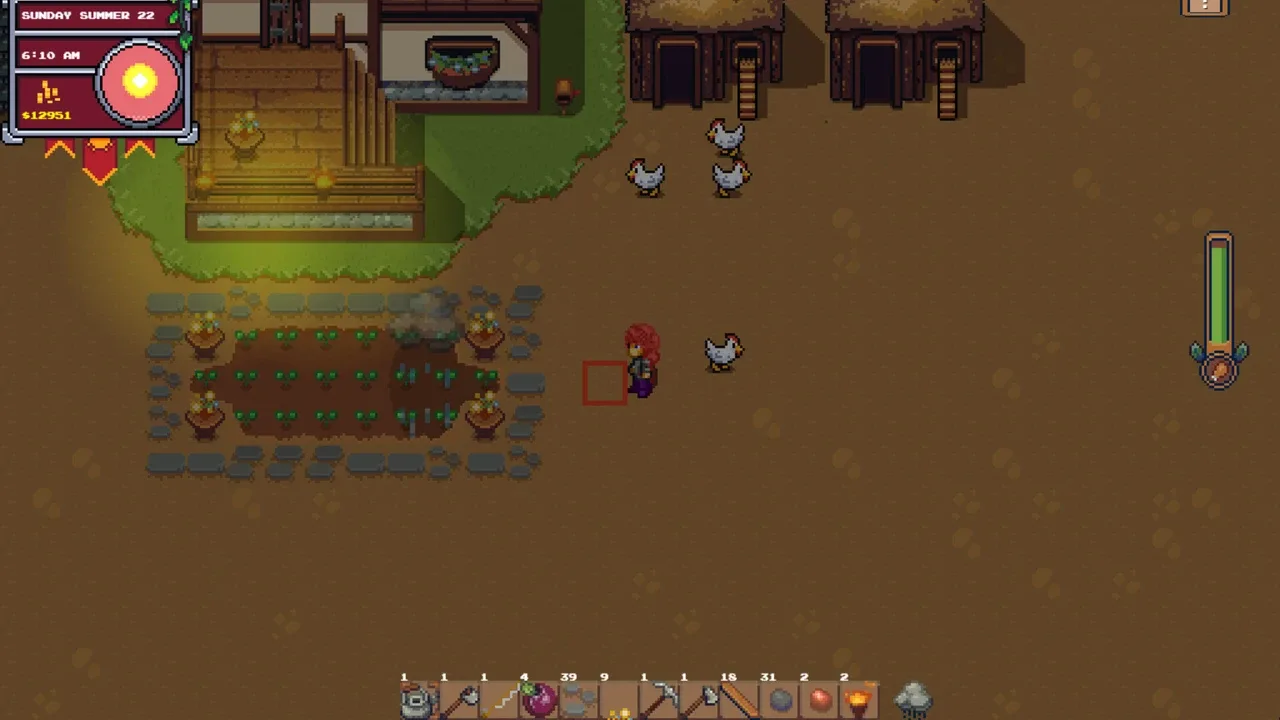
Task: Click the gray rain cloud icon
Action: pos(912,699)
